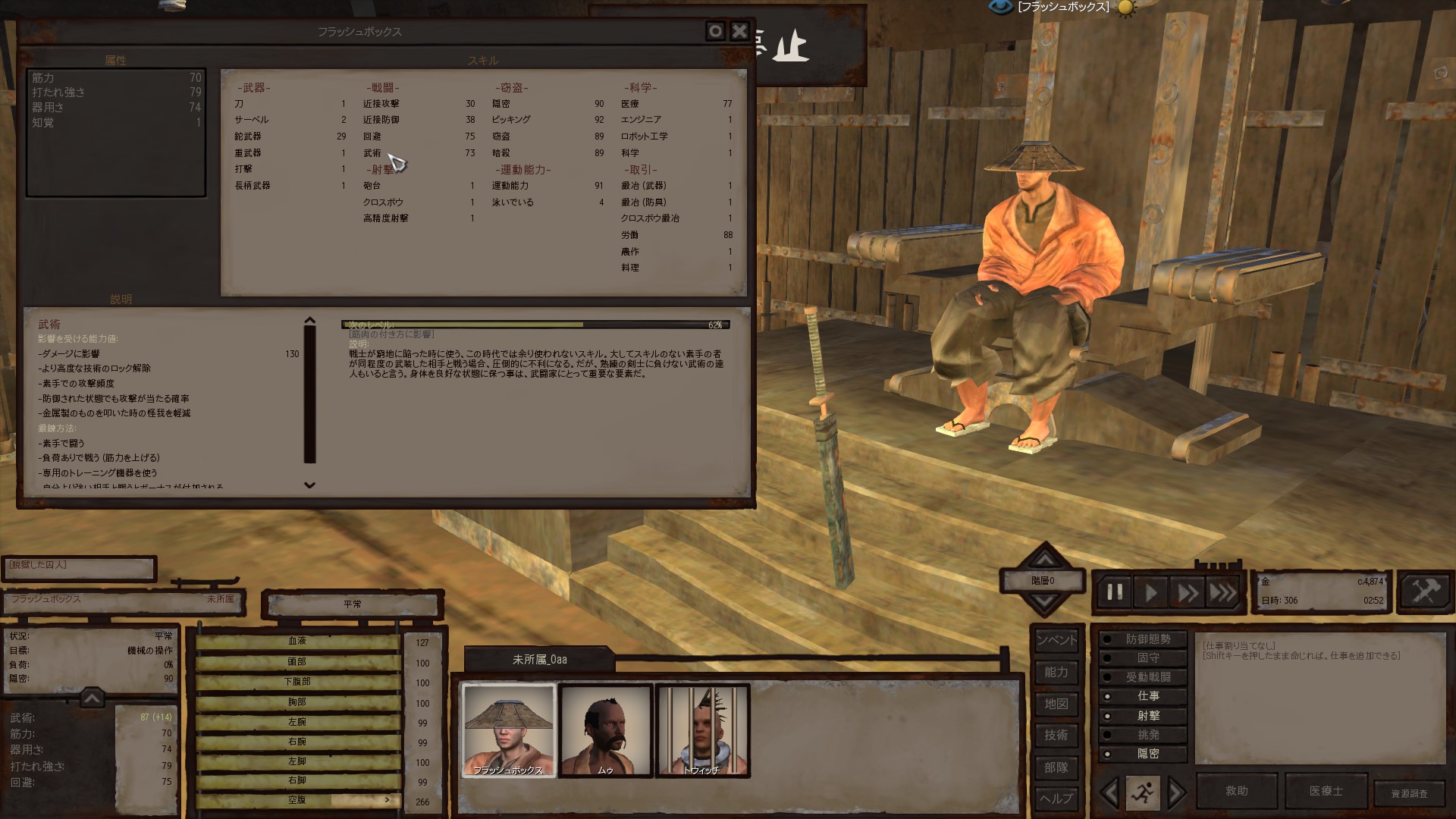This screenshot has width=1456, height=819.
Task: Toggle the 隠密 stealth mode option
Action: click(1147, 754)
